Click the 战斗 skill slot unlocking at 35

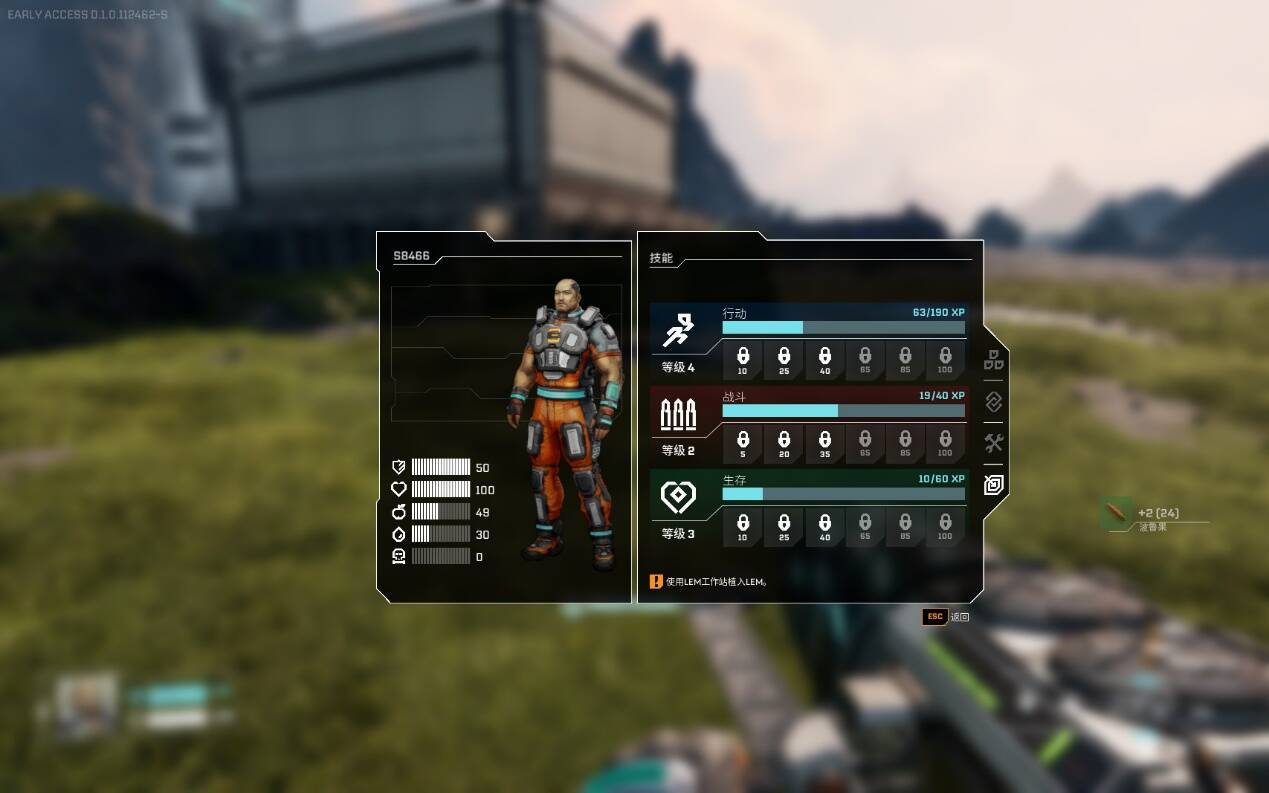824,443
